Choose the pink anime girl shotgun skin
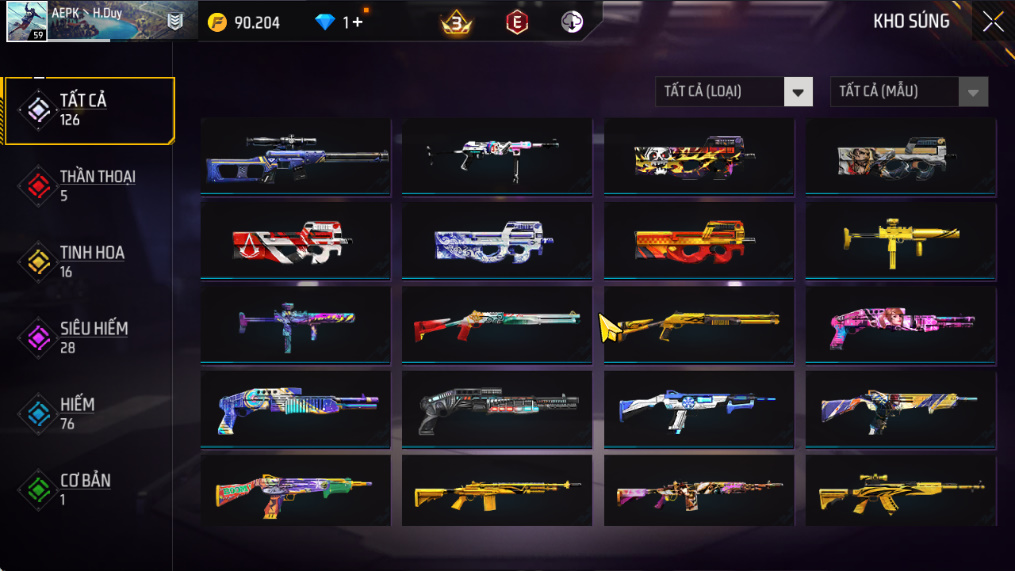 (900, 324)
